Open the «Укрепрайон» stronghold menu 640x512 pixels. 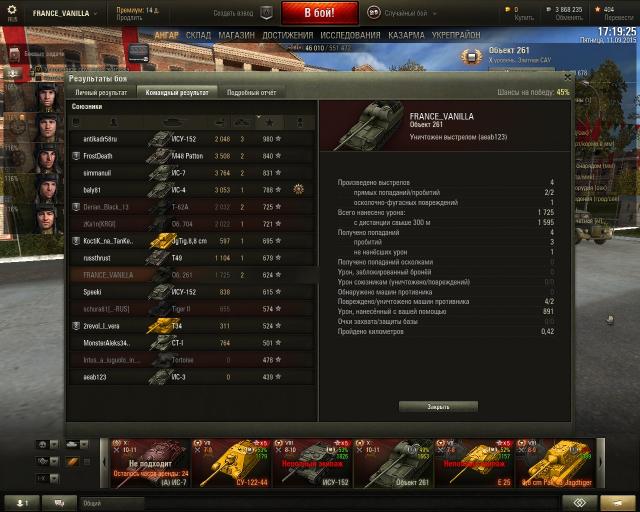[x=457, y=35]
